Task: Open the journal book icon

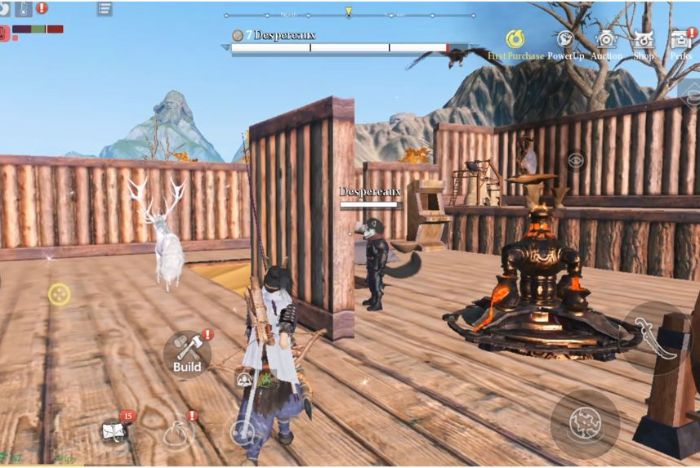Action: 113,431
